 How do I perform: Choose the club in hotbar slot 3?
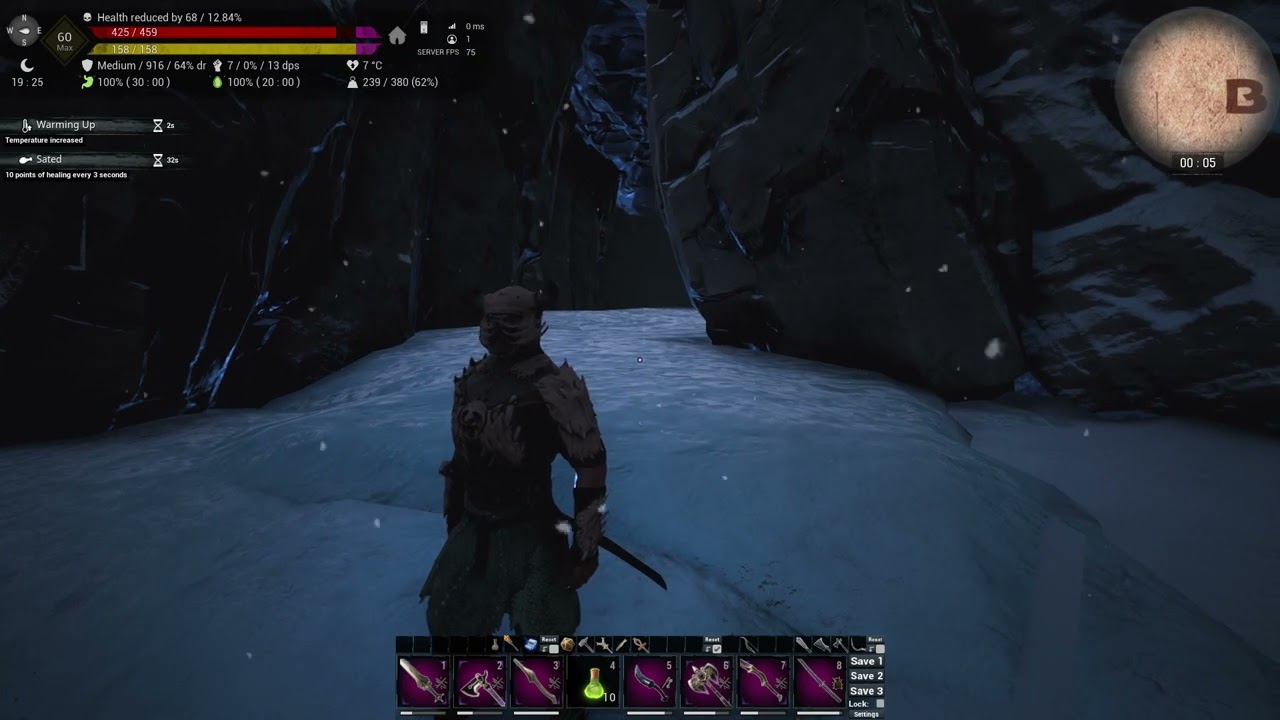pos(536,682)
